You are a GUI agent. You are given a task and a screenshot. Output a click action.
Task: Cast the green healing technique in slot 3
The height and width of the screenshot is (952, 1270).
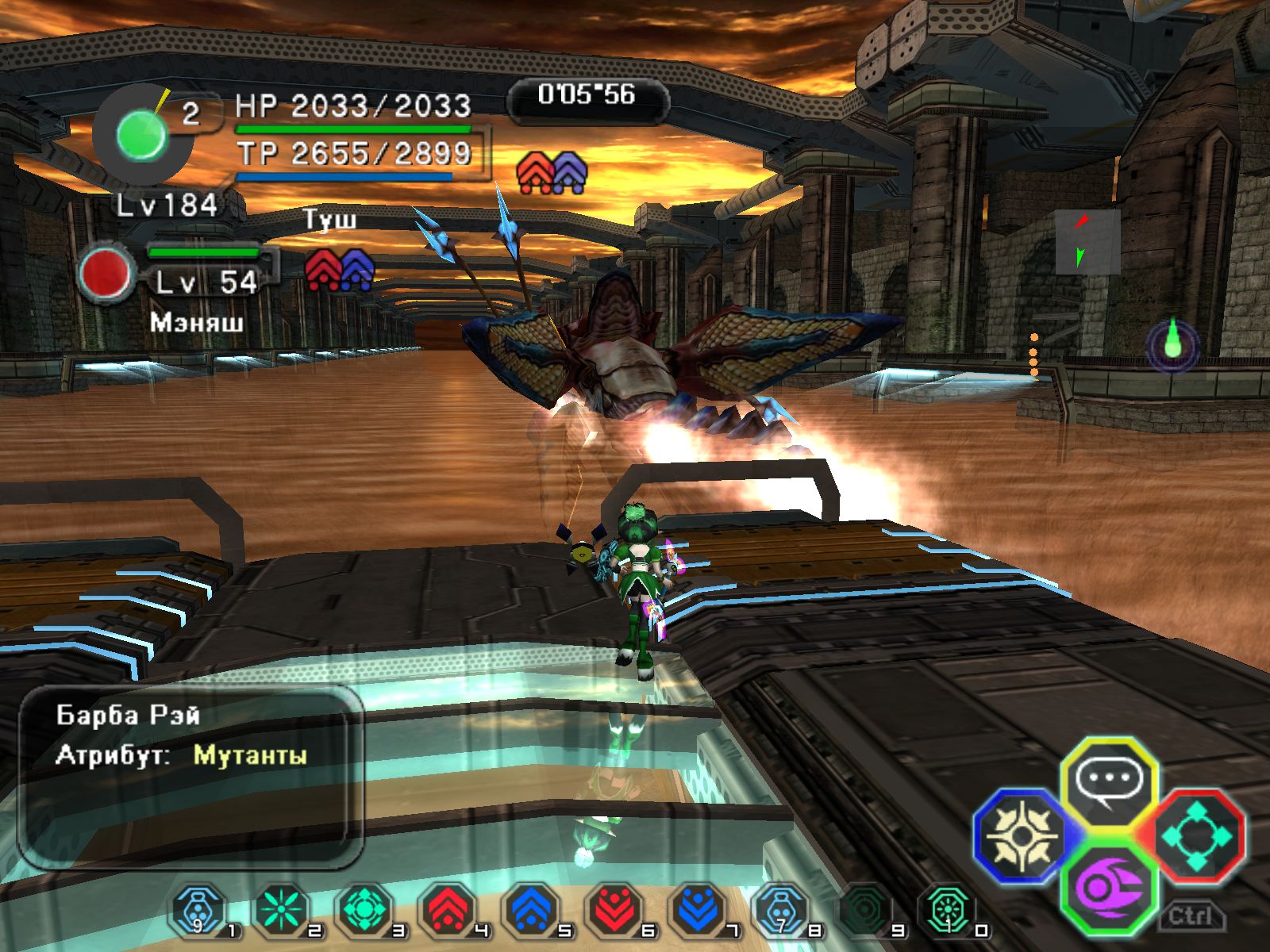tap(364, 910)
